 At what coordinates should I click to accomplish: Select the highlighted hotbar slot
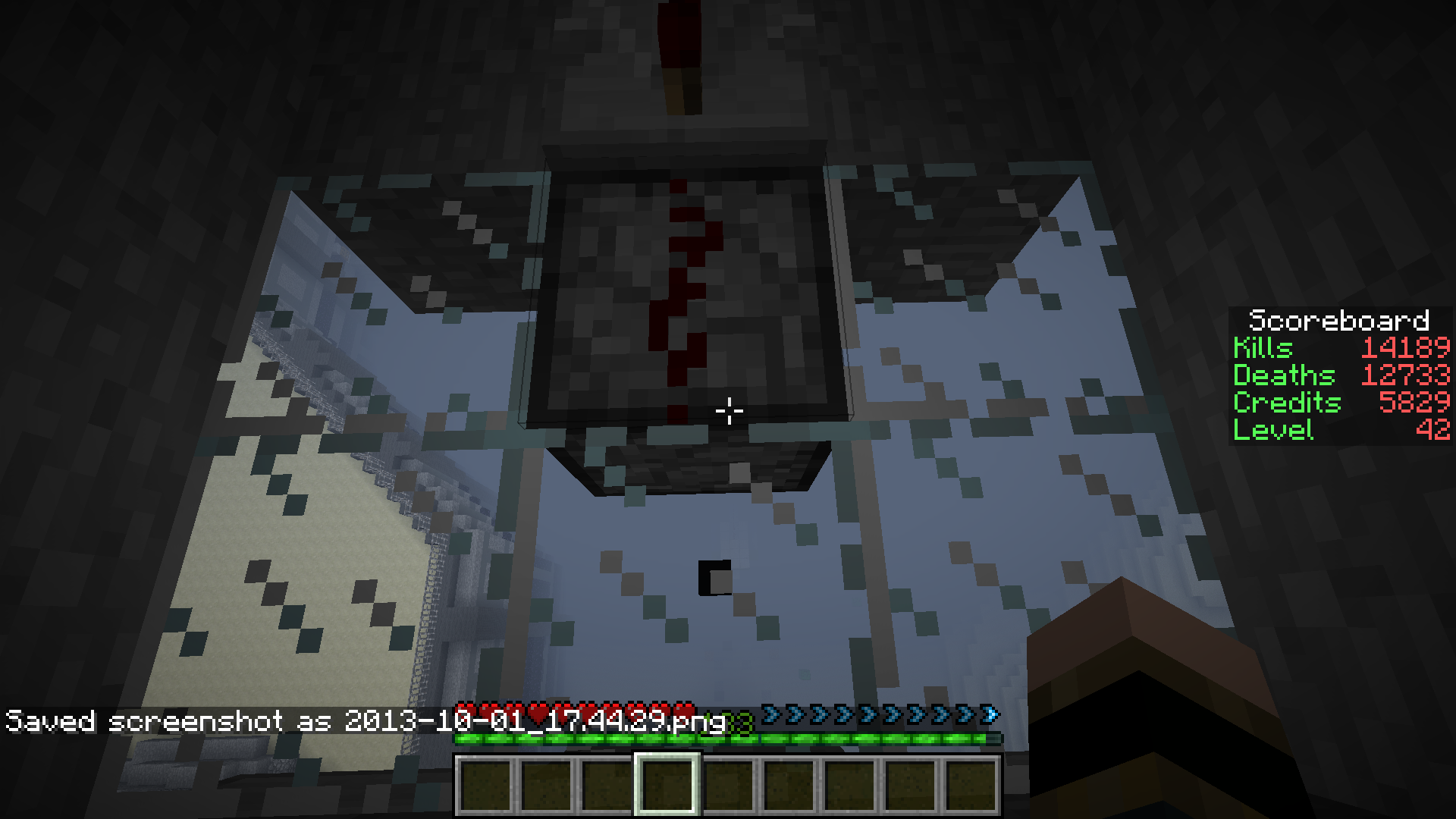click(667, 785)
